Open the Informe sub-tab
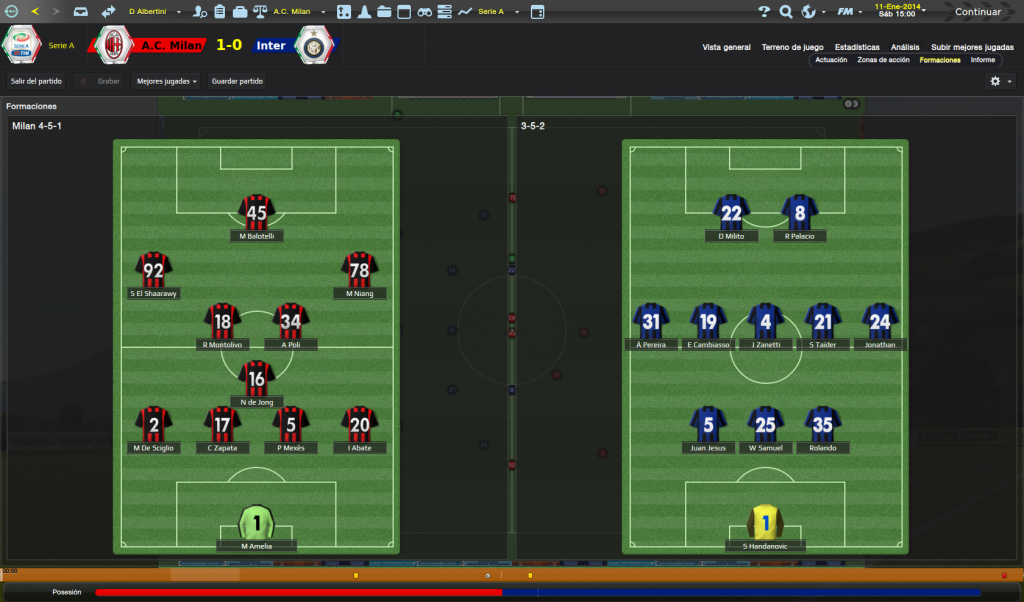The width and height of the screenshot is (1024, 602). [x=982, y=60]
